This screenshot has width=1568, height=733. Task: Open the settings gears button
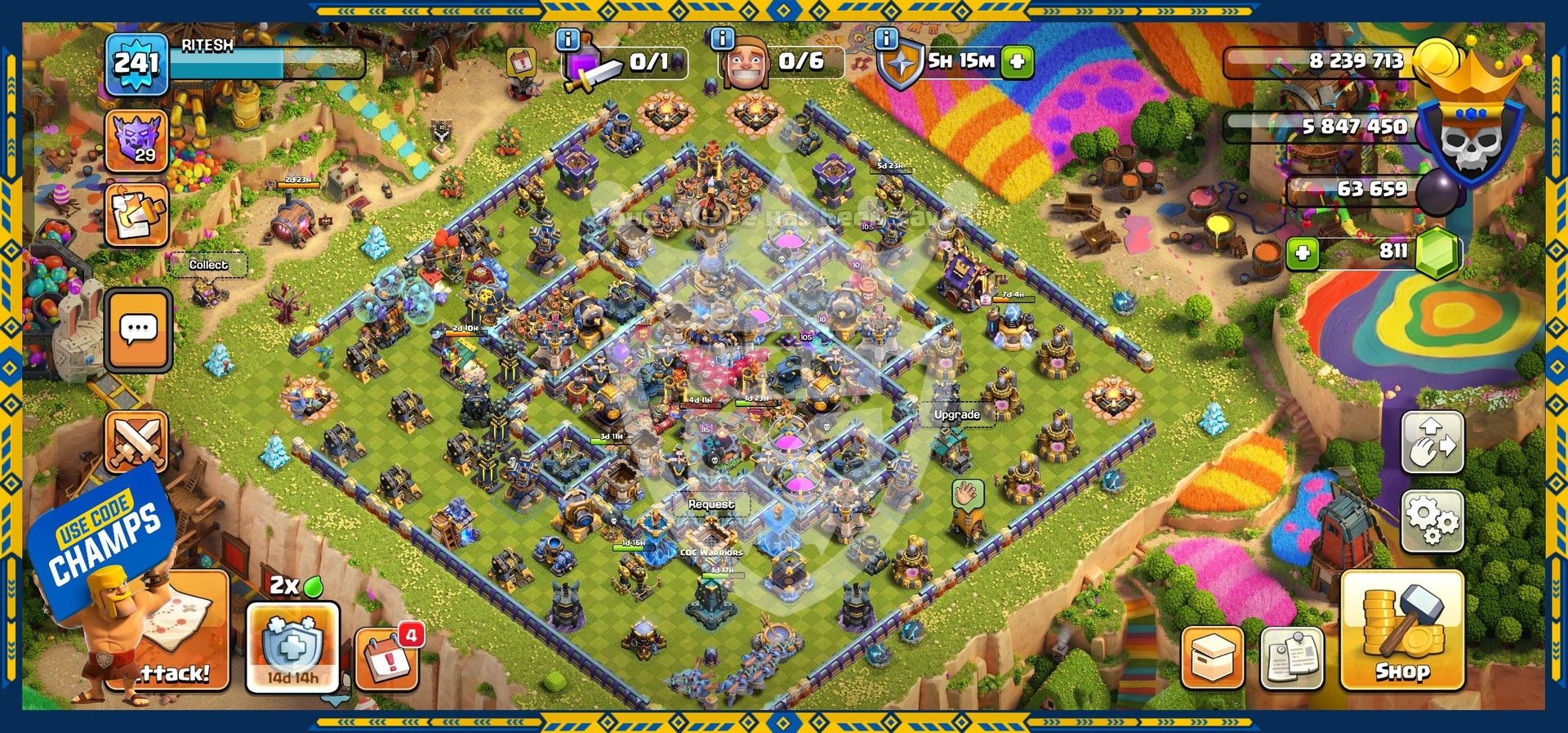click(x=1432, y=521)
